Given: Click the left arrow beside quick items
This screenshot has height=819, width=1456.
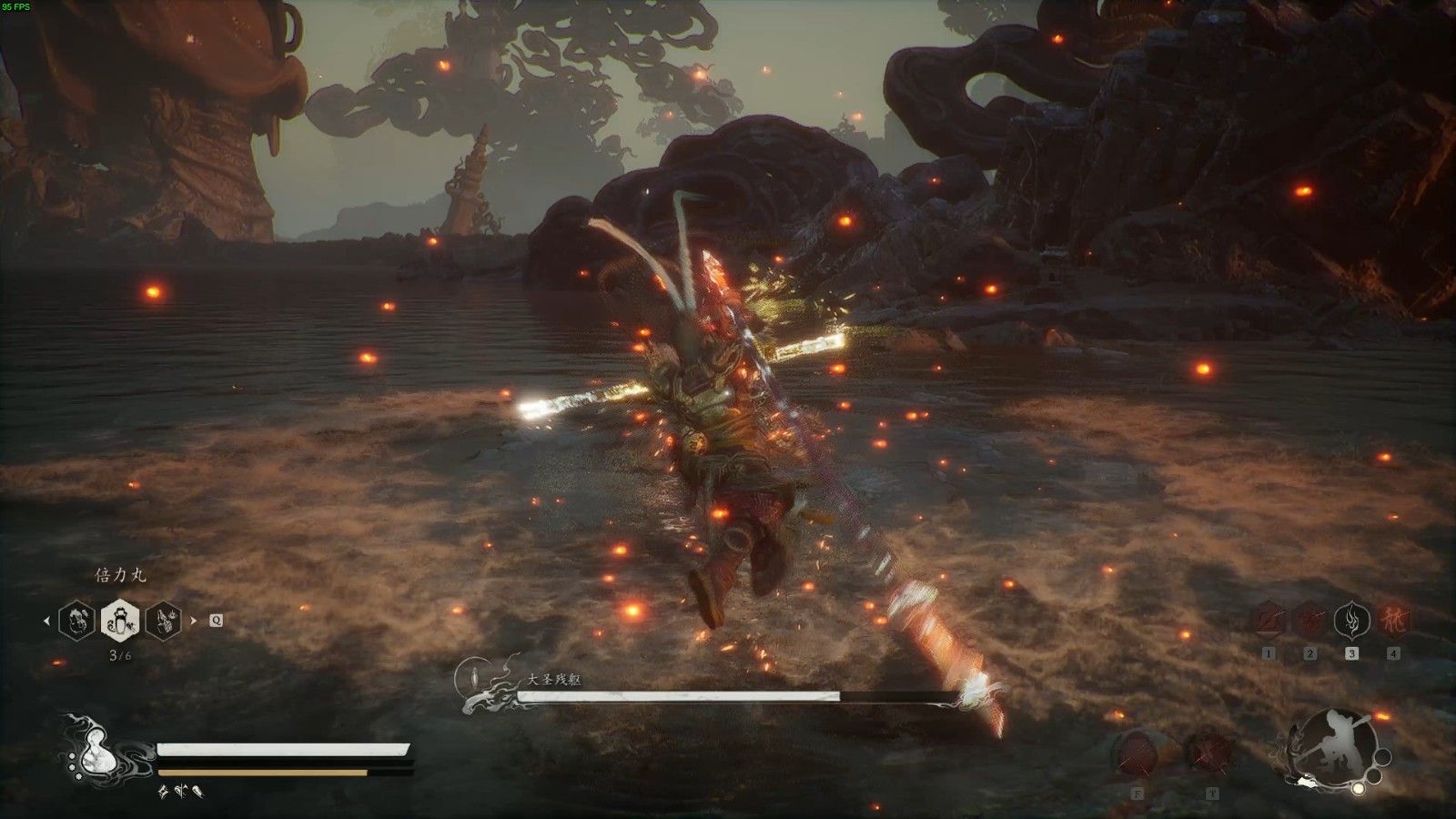Looking at the screenshot, I should click(x=47, y=622).
